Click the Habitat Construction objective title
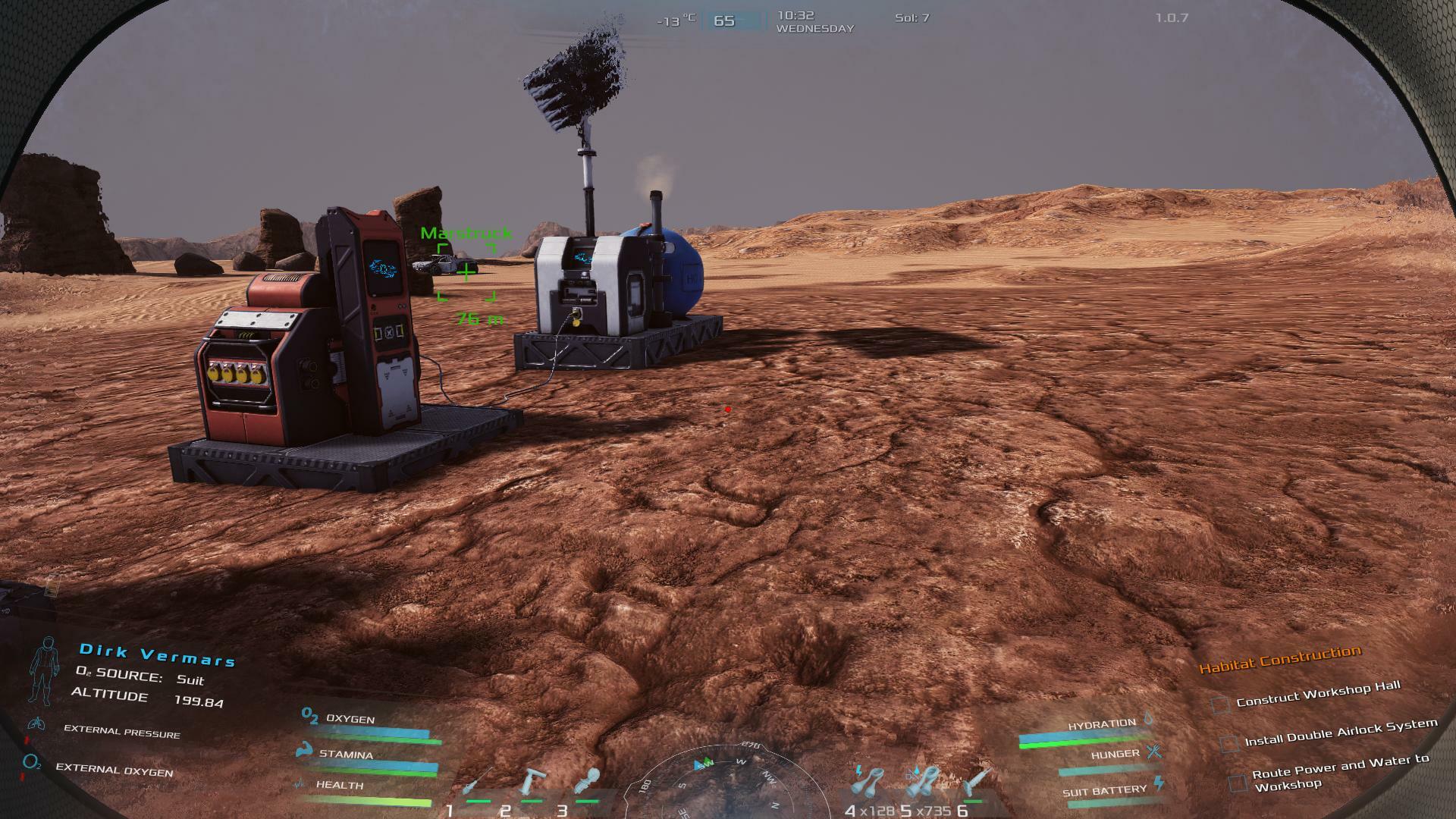Viewport: 1456px width, 819px height. 1280,659
